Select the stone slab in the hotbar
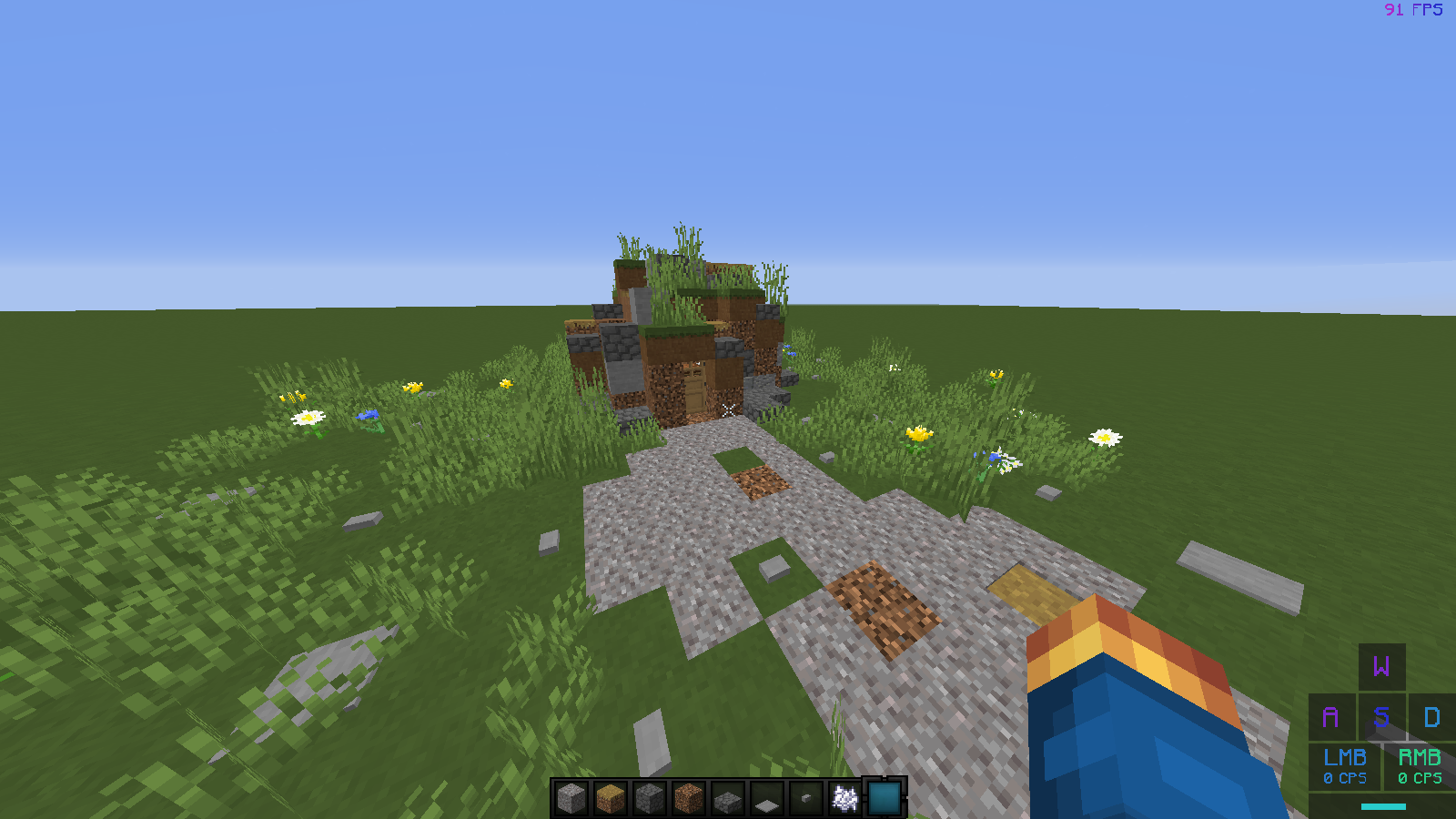This screenshot has width=1456, height=819. 726,796
